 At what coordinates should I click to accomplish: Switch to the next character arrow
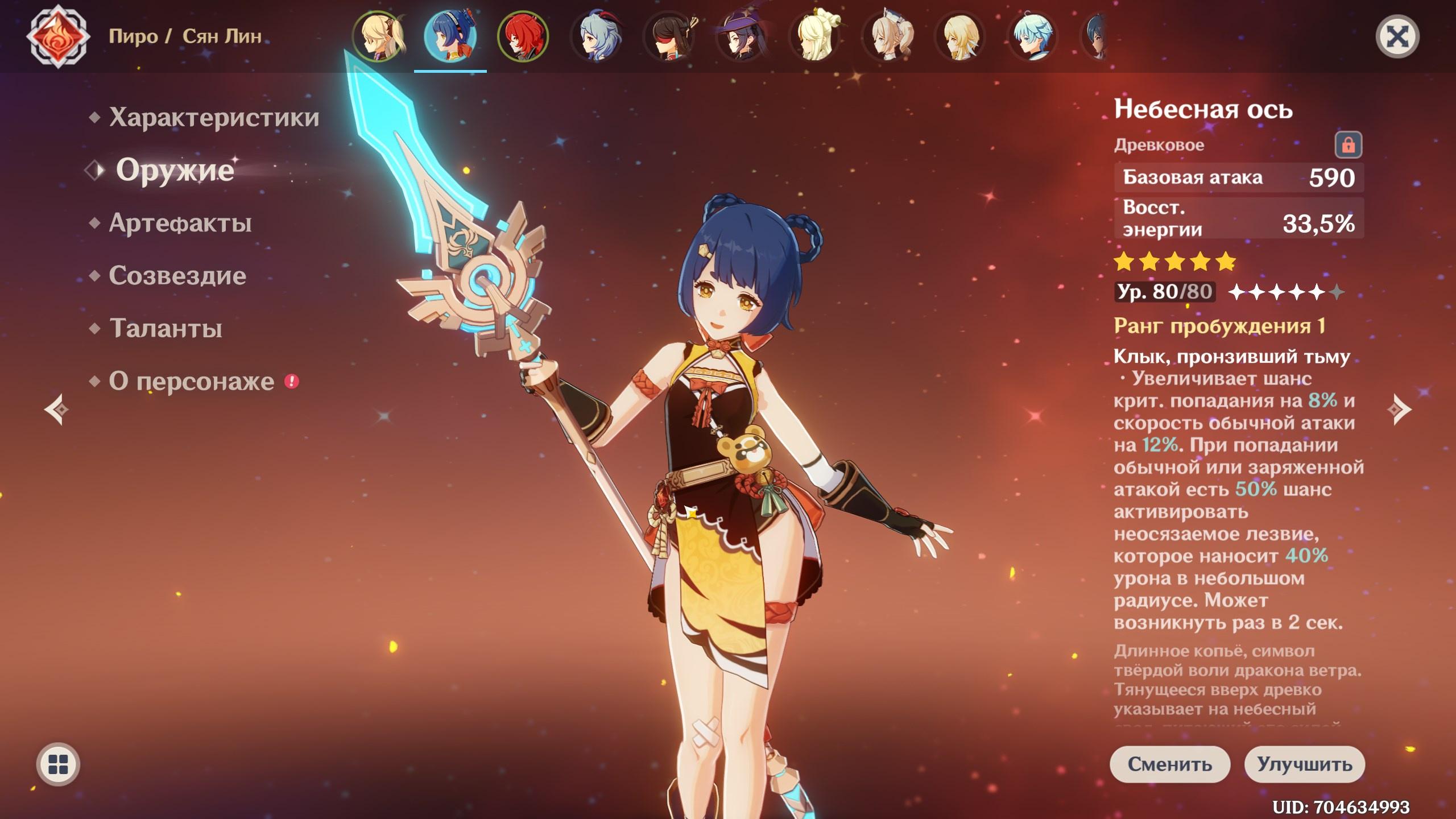[x=1399, y=409]
